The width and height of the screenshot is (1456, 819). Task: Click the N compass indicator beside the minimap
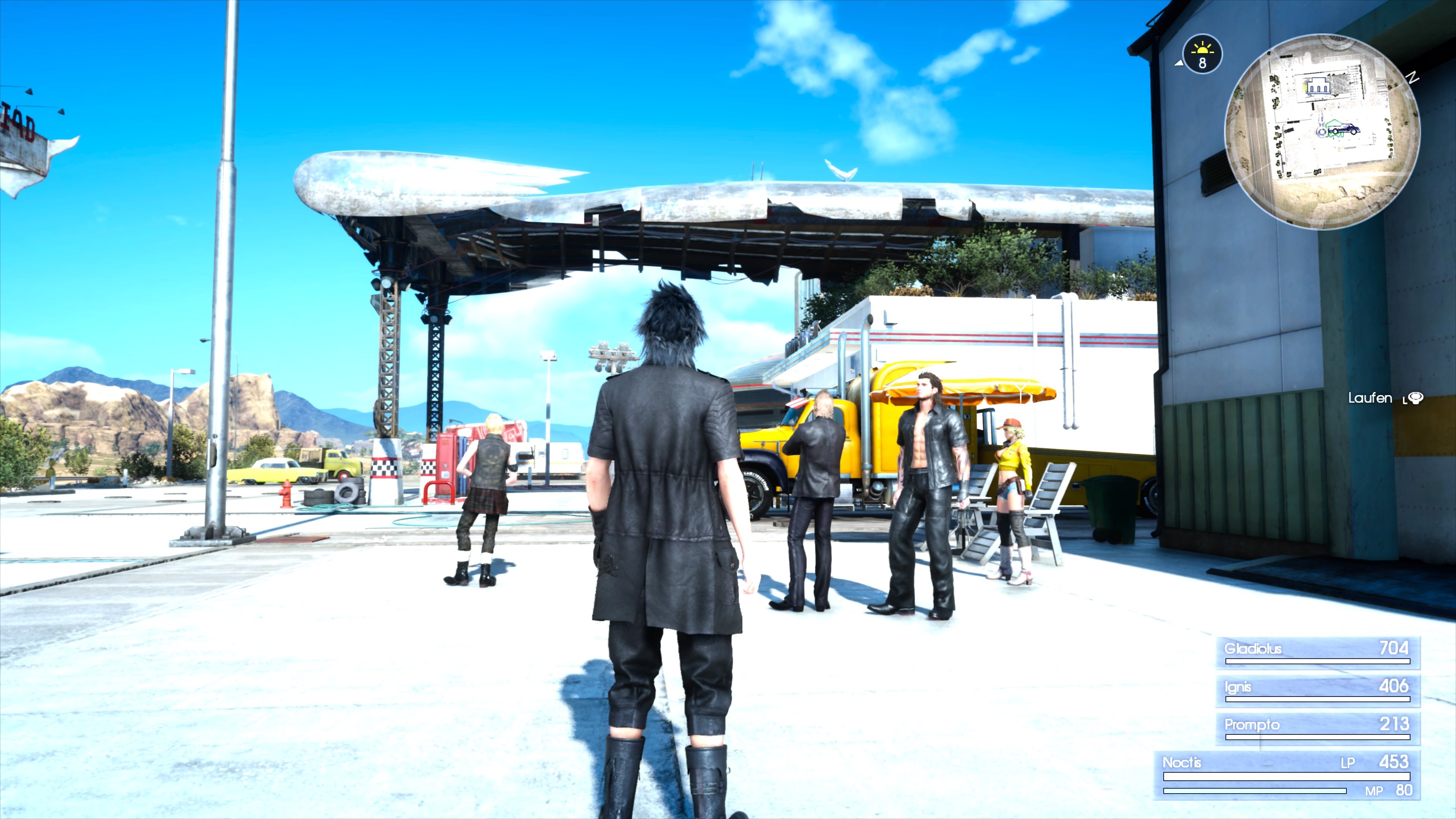[1412, 78]
